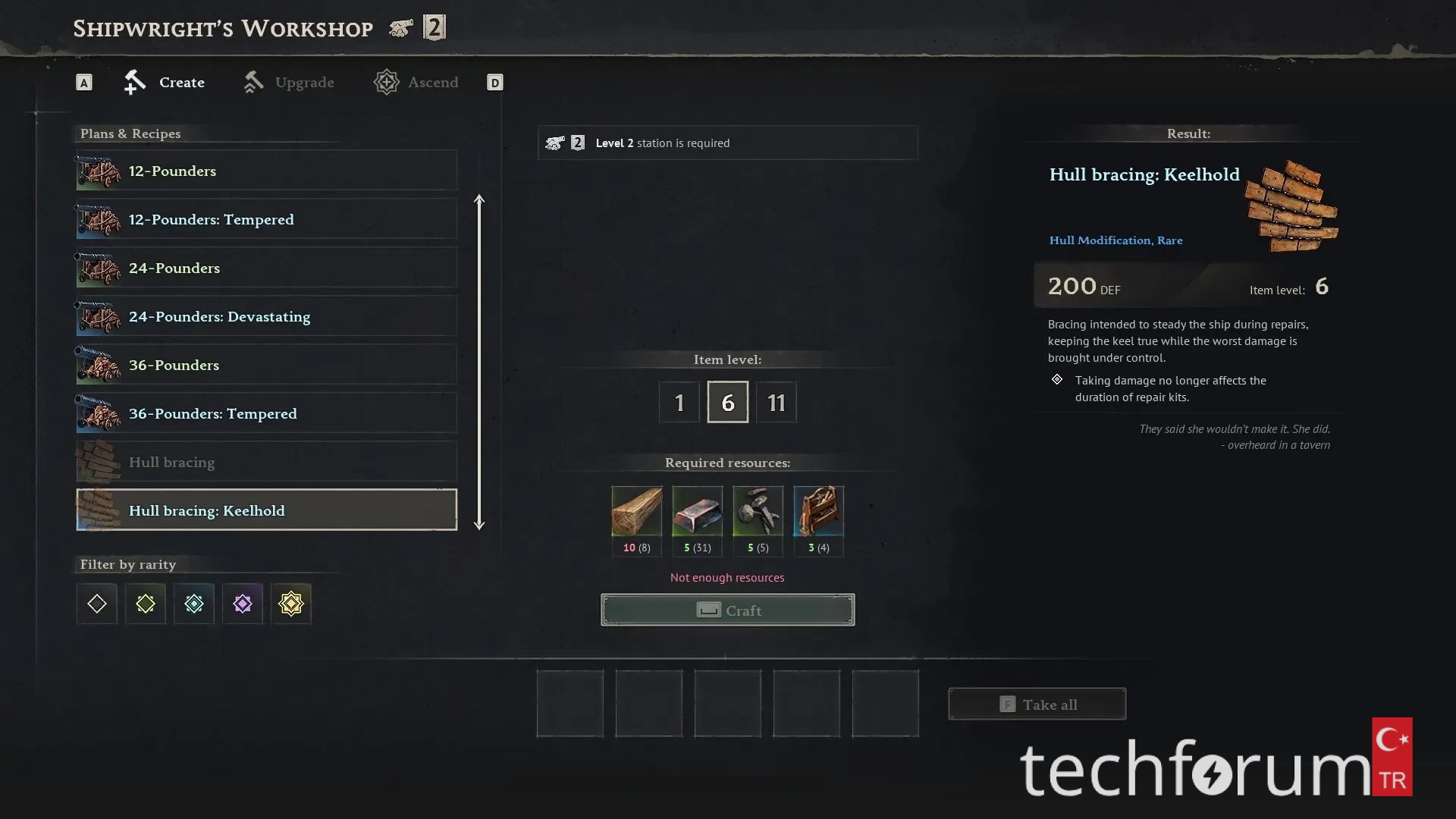Screen dimensions: 1456x819
Task: Pick the 24-Pounders: Devastating recipe
Action: (266, 317)
